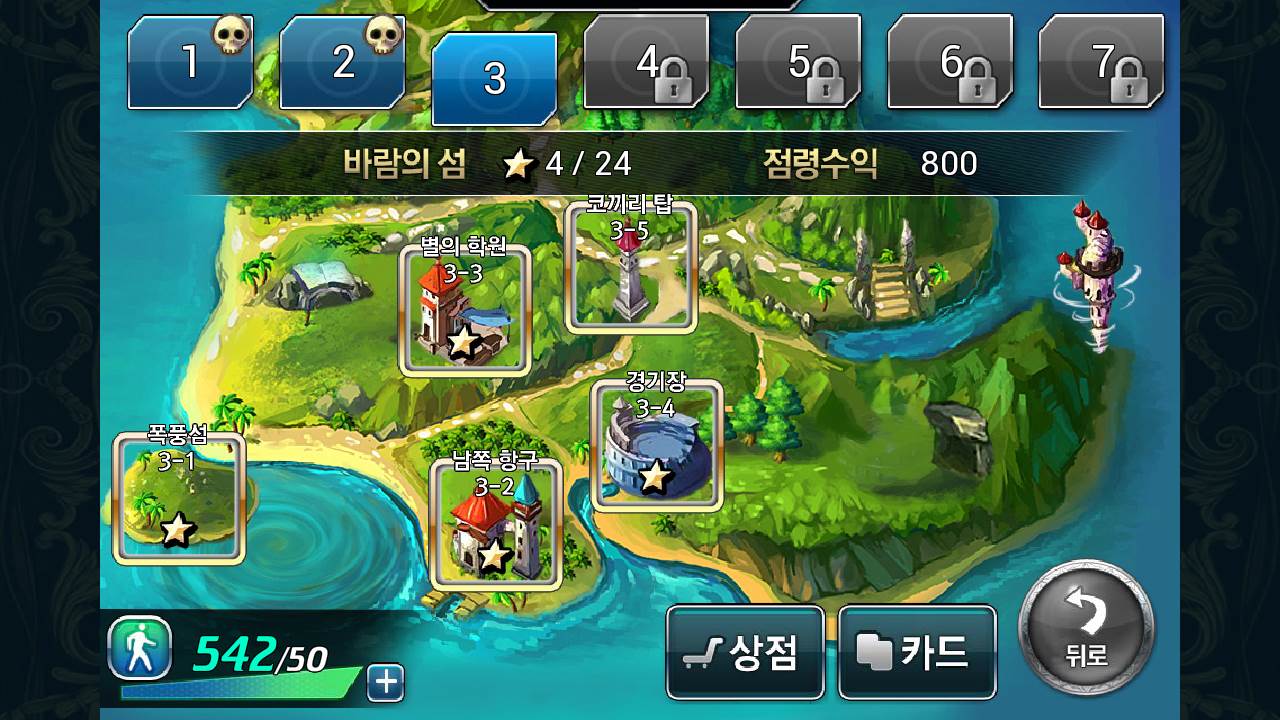This screenshot has height=720, width=1280.
Task: Open stage 3-4 경기장
Action: click(x=656, y=445)
